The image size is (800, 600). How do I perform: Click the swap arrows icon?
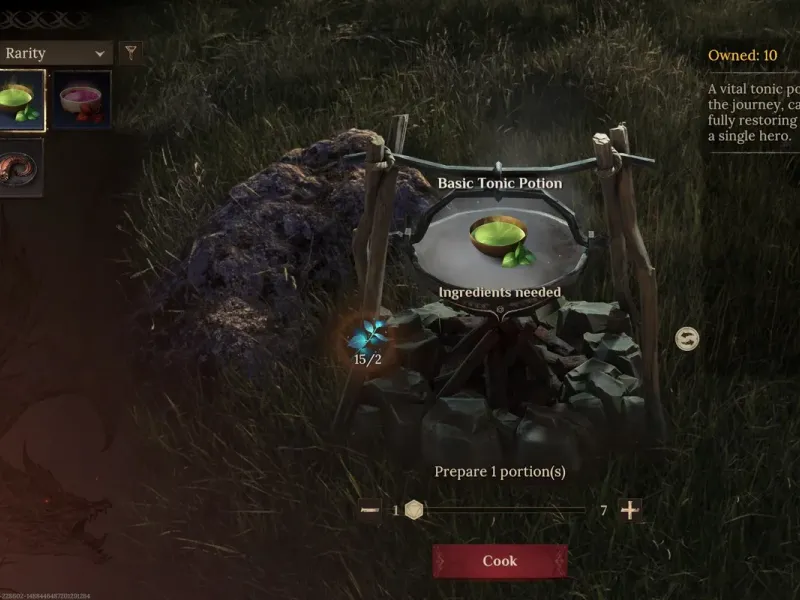coord(687,339)
